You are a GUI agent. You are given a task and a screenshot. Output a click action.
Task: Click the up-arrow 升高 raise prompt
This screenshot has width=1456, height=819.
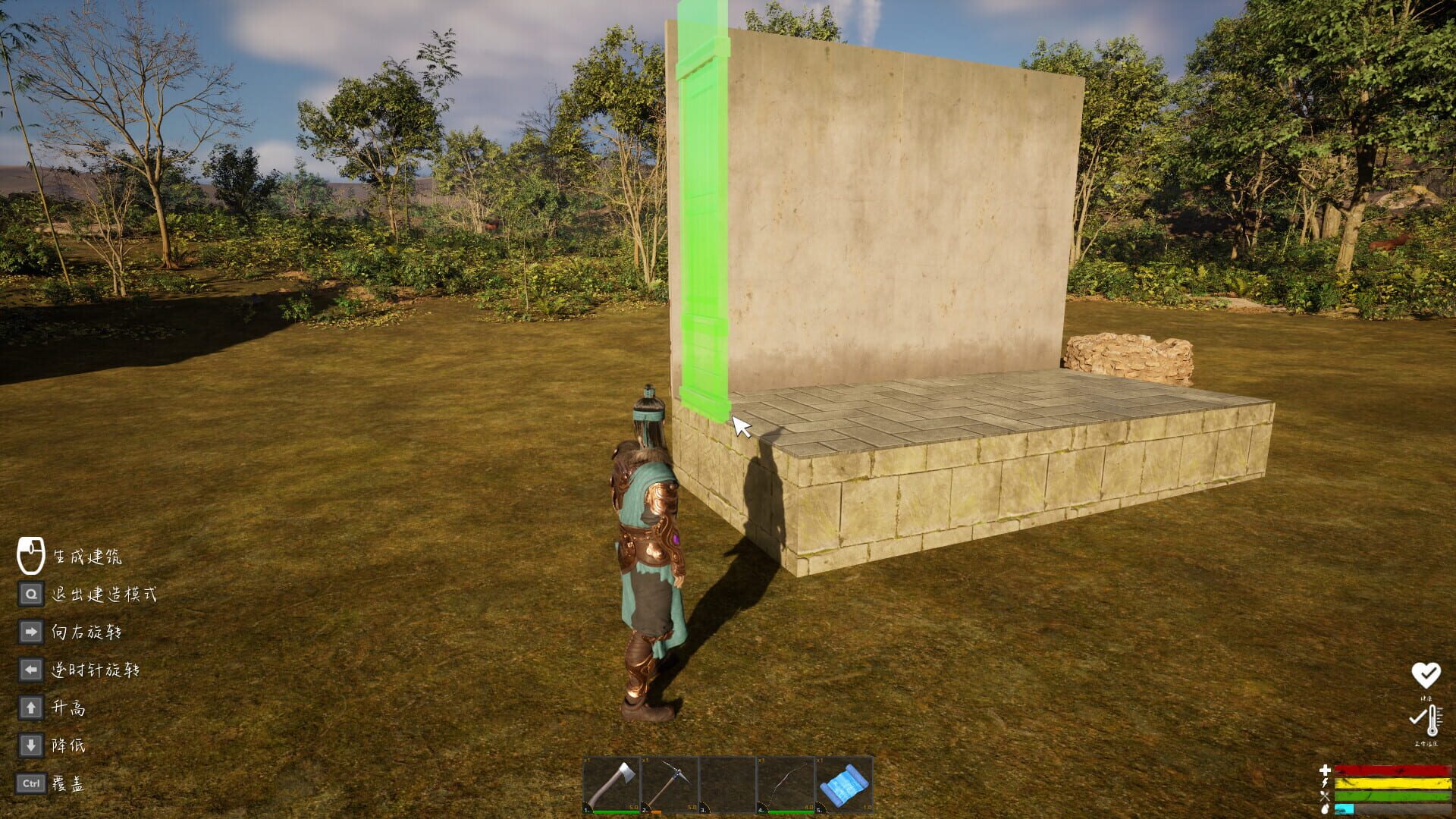(x=30, y=708)
